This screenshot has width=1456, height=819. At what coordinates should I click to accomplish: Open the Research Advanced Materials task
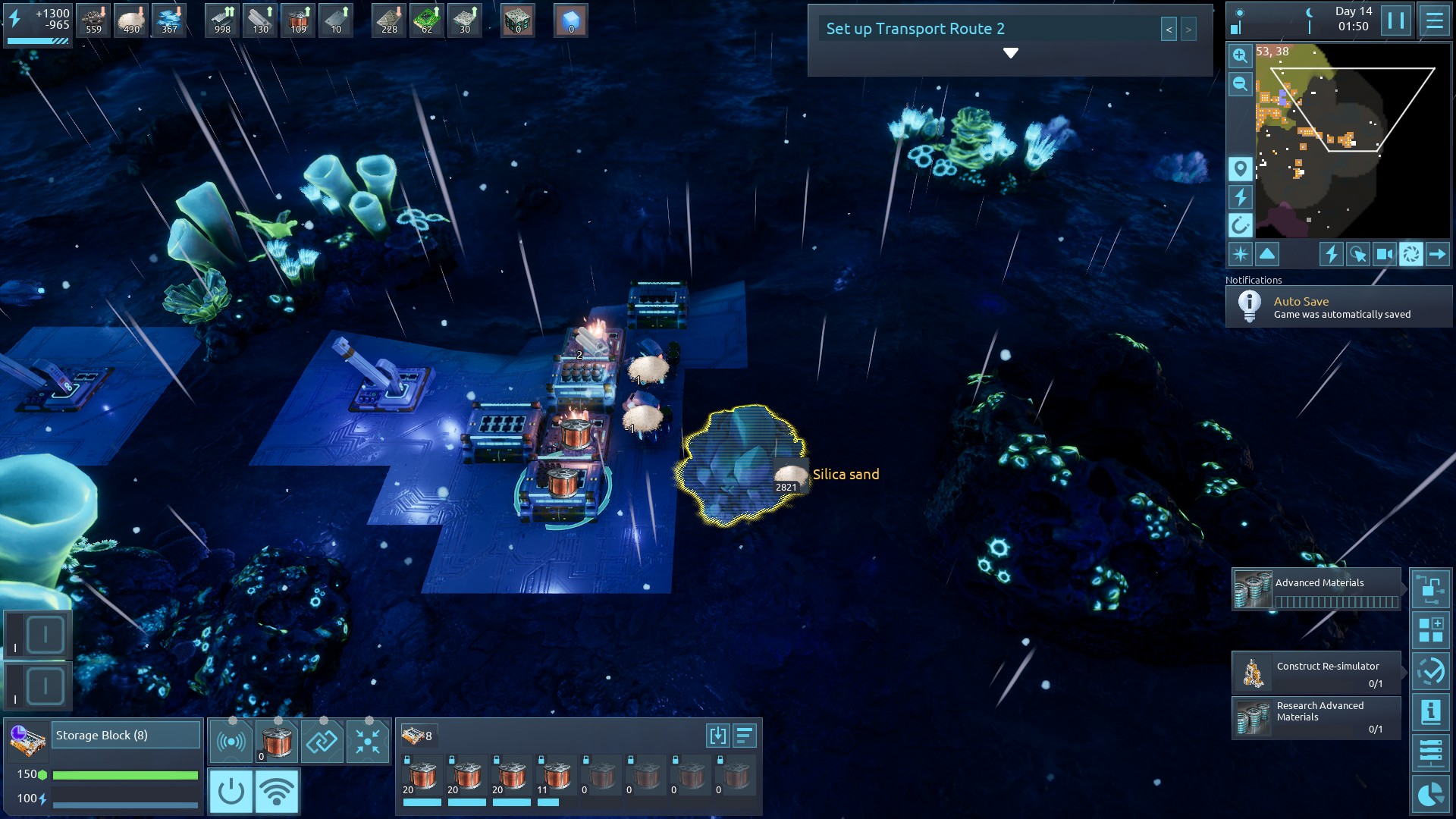1316,717
